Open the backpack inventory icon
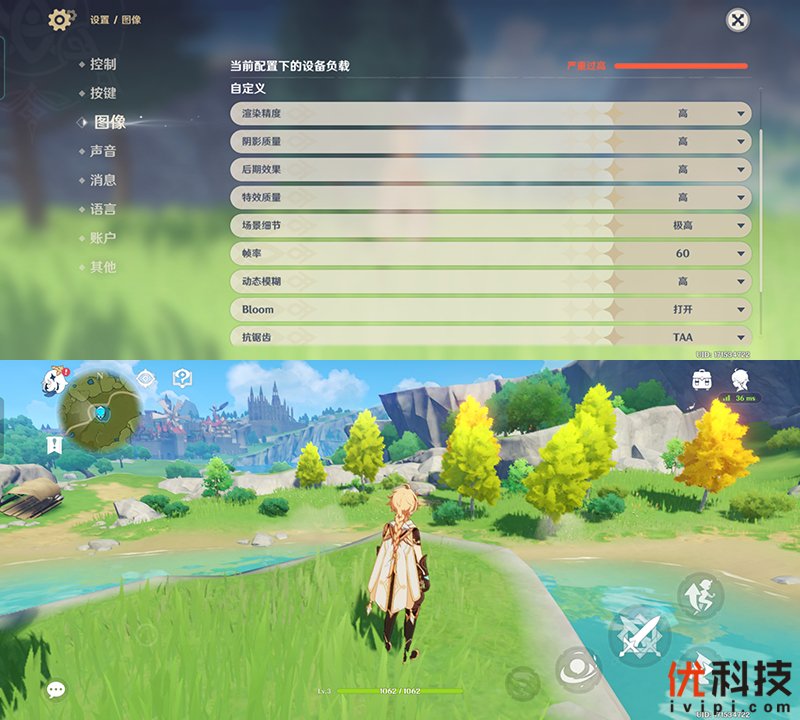This screenshot has width=800, height=720. tap(704, 379)
